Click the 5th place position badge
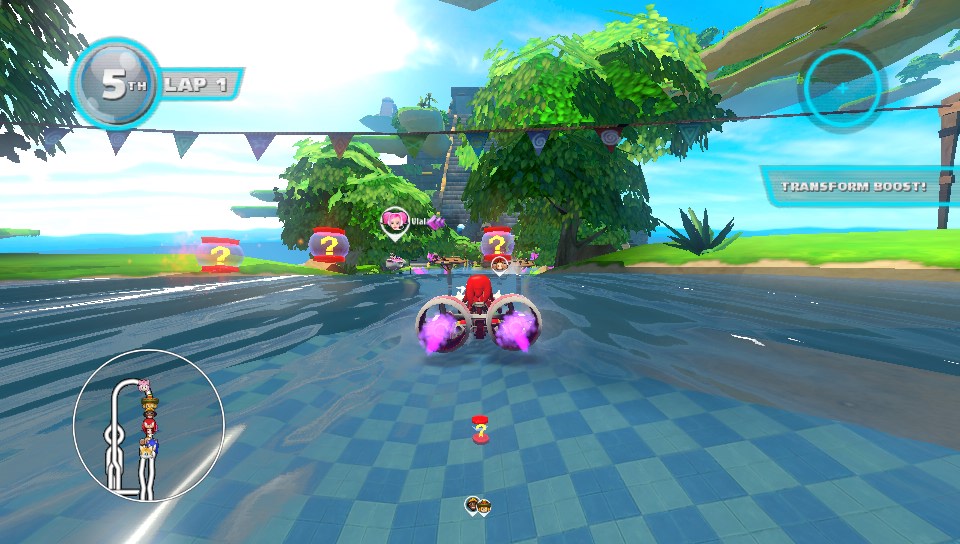Screen dimensions: 960x544 click(115, 85)
